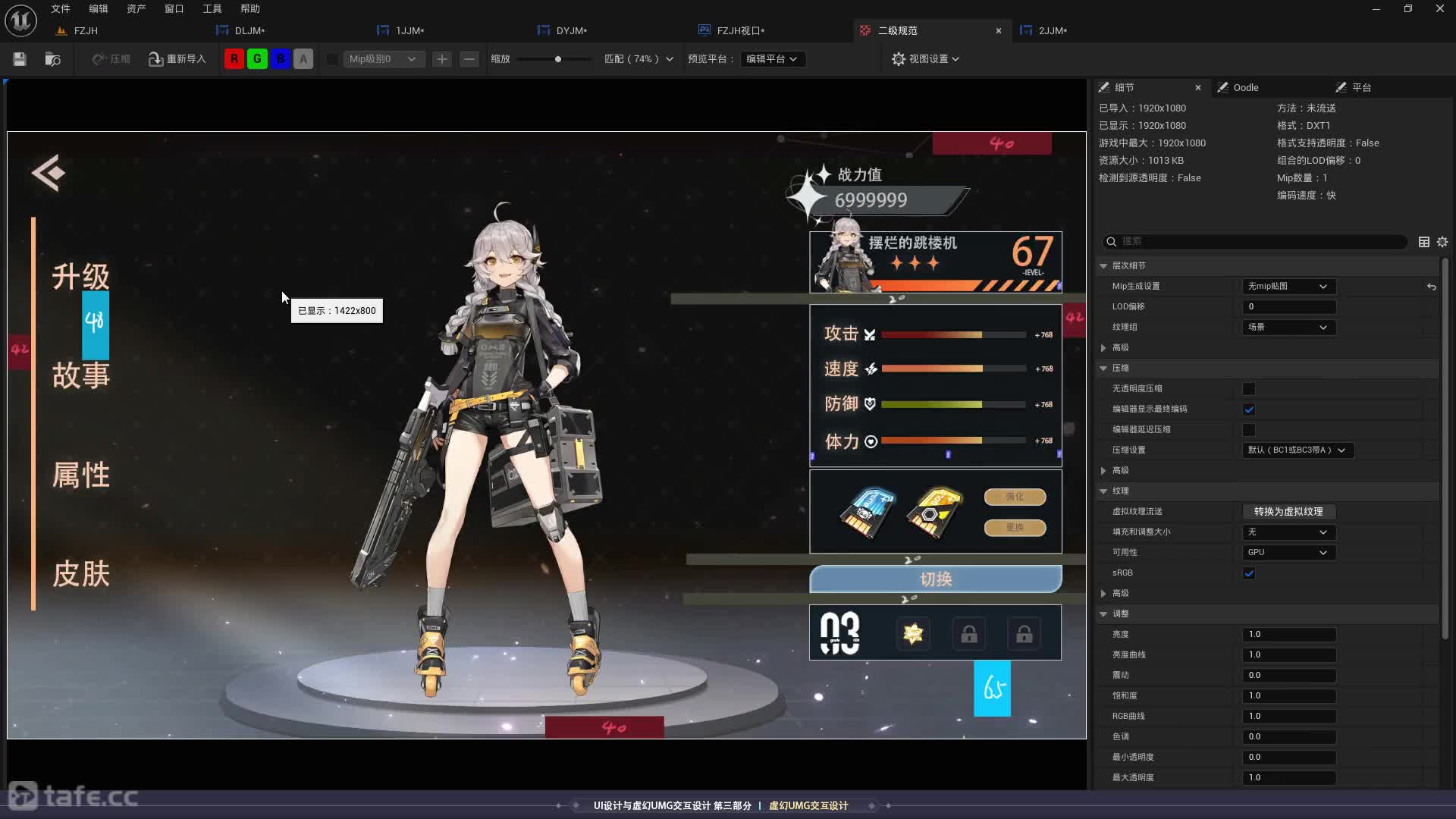Image resolution: width=1456 pixels, height=819 pixels.
Task: Choose the unlocked gold star skill slot
Action: (913, 633)
